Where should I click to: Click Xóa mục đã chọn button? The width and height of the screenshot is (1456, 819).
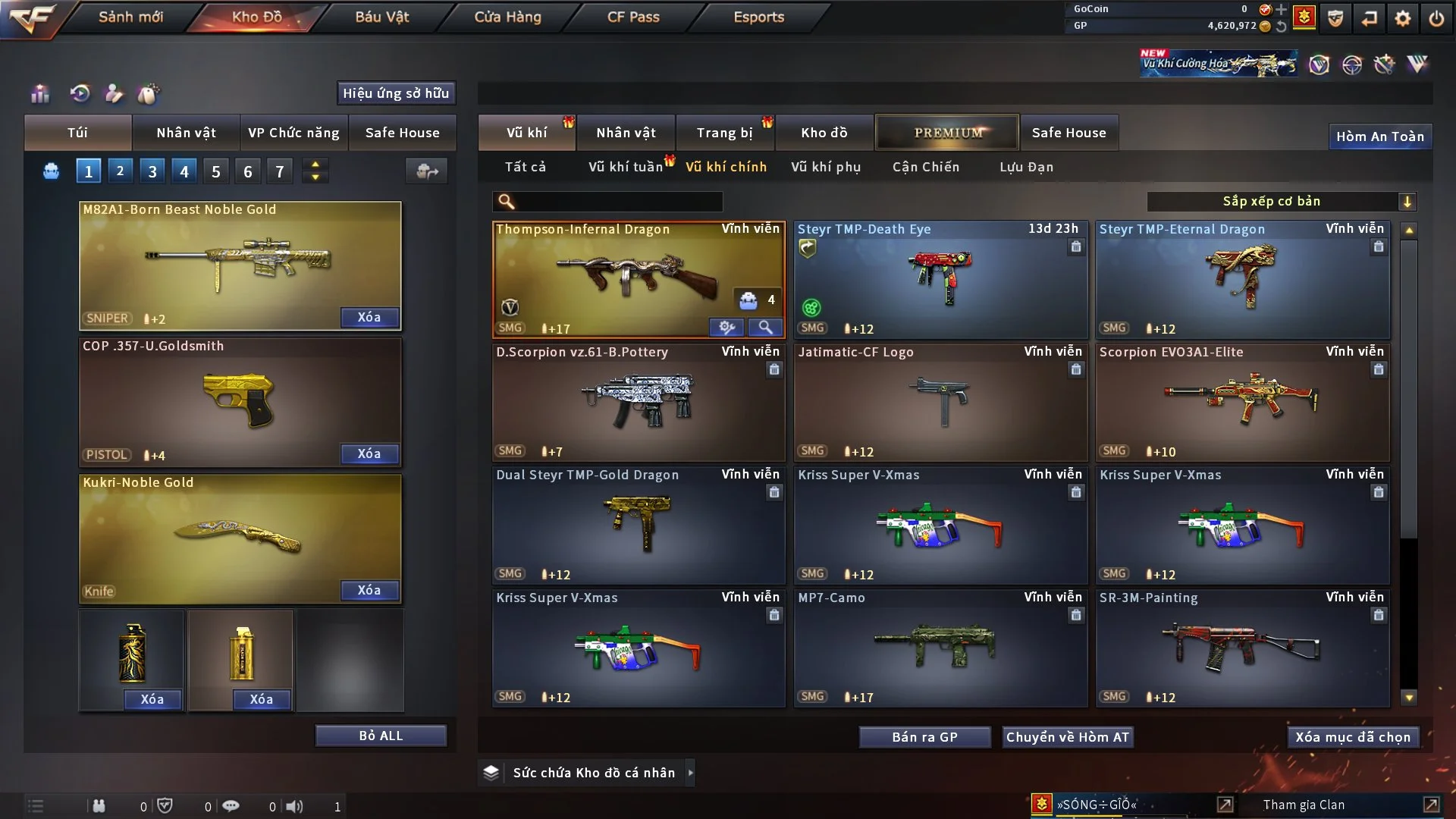point(1353,737)
